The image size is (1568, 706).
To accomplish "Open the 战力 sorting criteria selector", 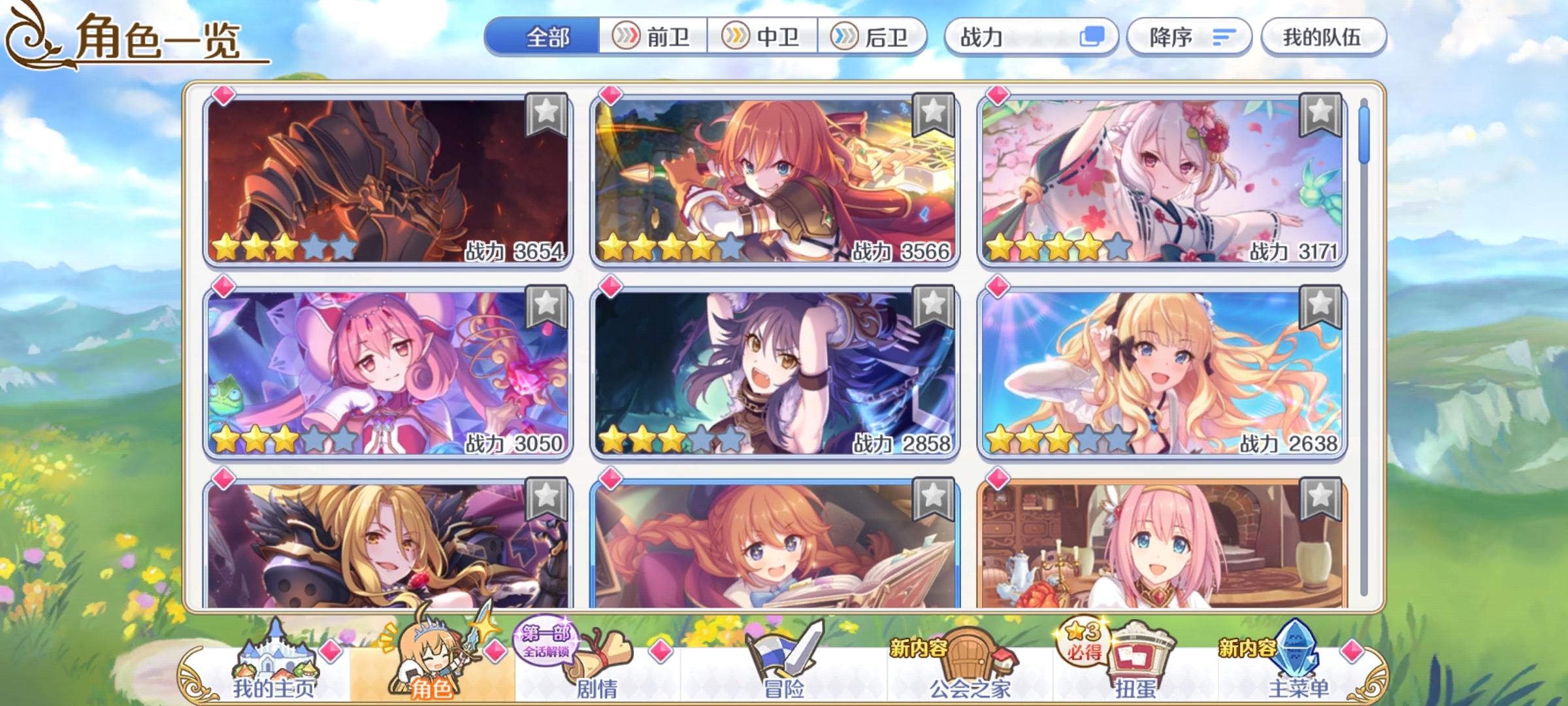I will [1026, 38].
